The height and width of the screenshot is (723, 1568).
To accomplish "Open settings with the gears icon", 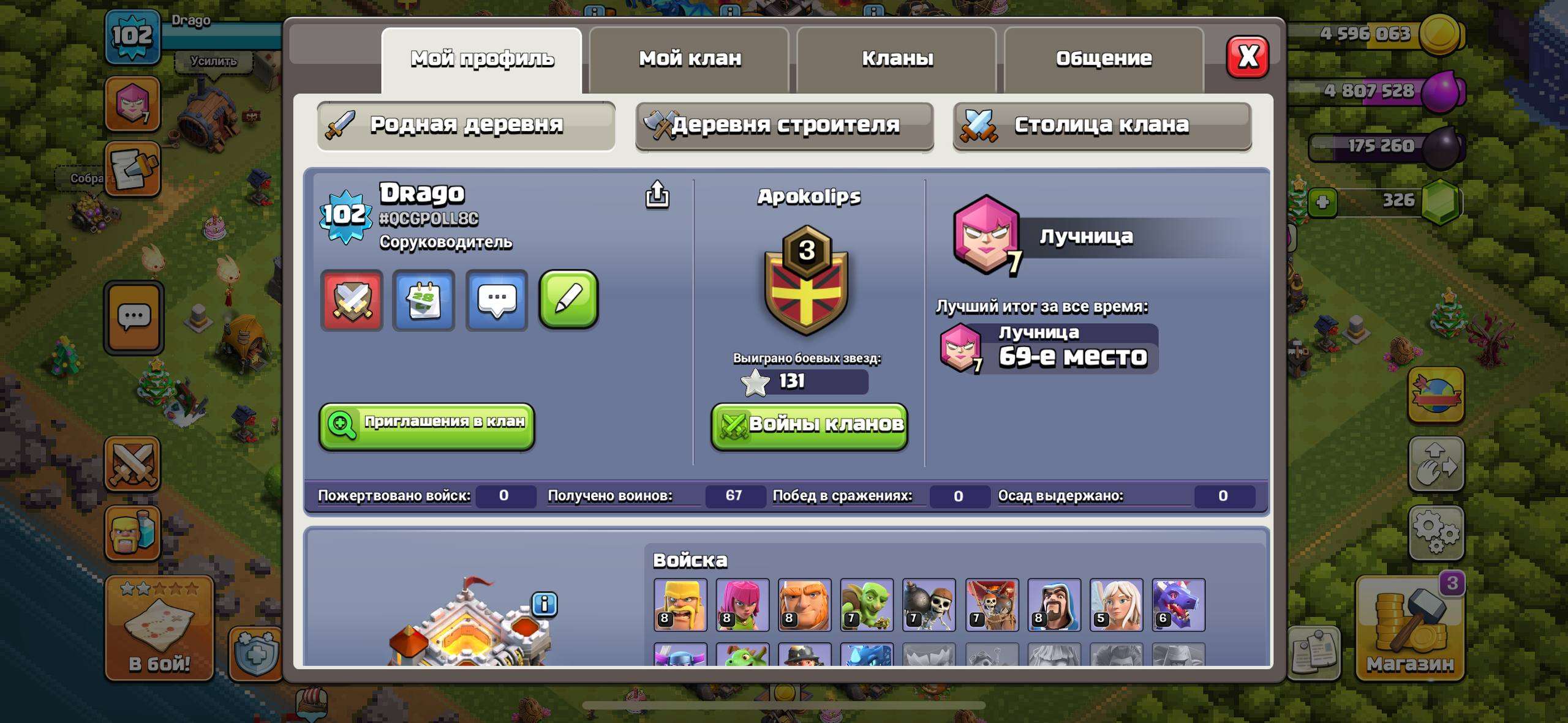I will pyautogui.click(x=1436, y=533).
